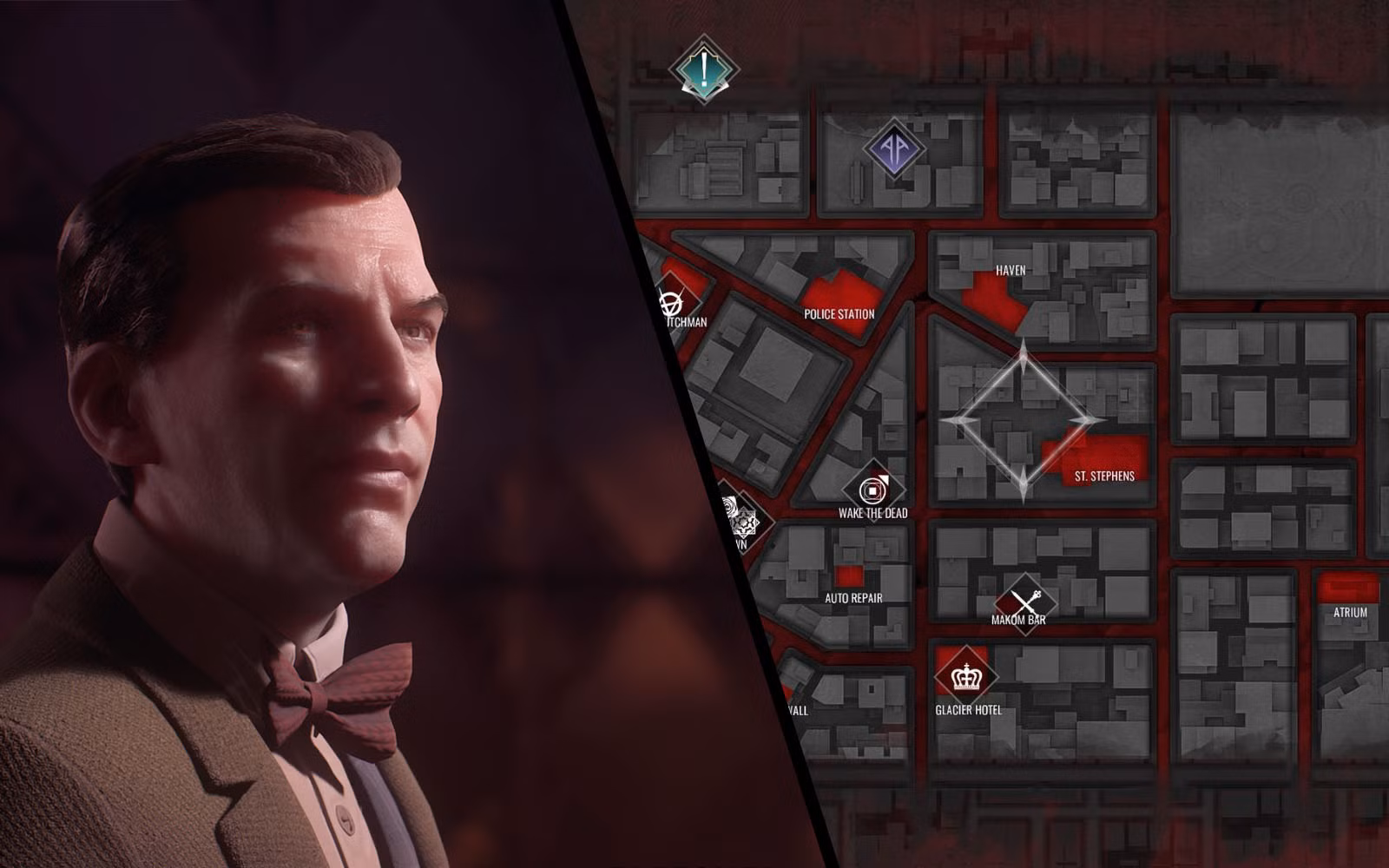Screen dimensions: 1389x868
Task: Select the Makom Bar text label
Action: click(1020, 620)
